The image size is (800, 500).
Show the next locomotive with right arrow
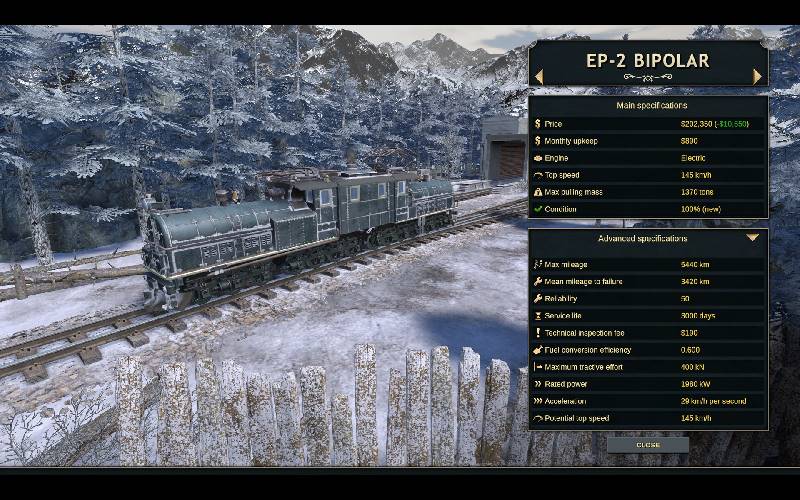tap(757, 76)
